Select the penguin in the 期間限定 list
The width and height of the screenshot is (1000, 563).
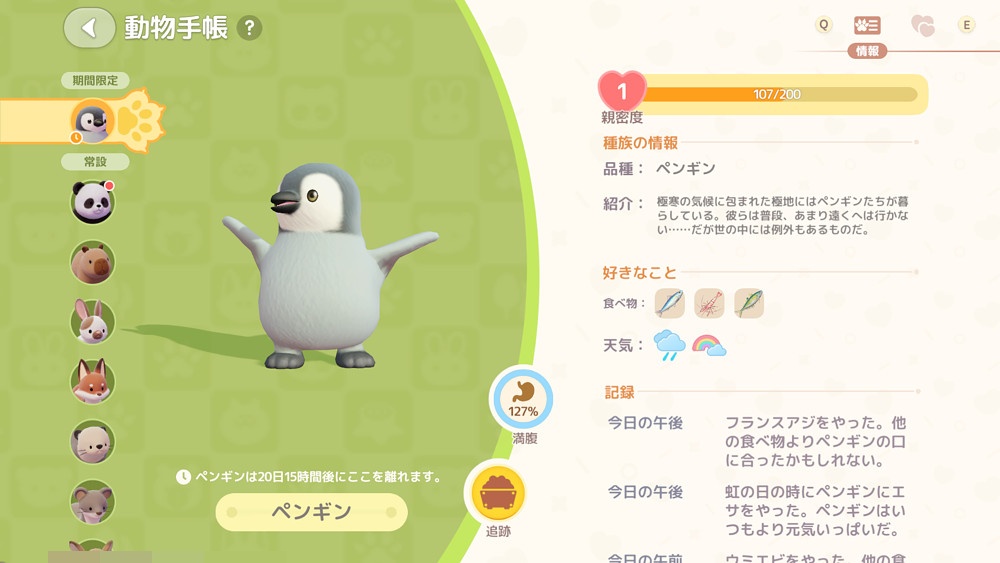click(93, 122)
